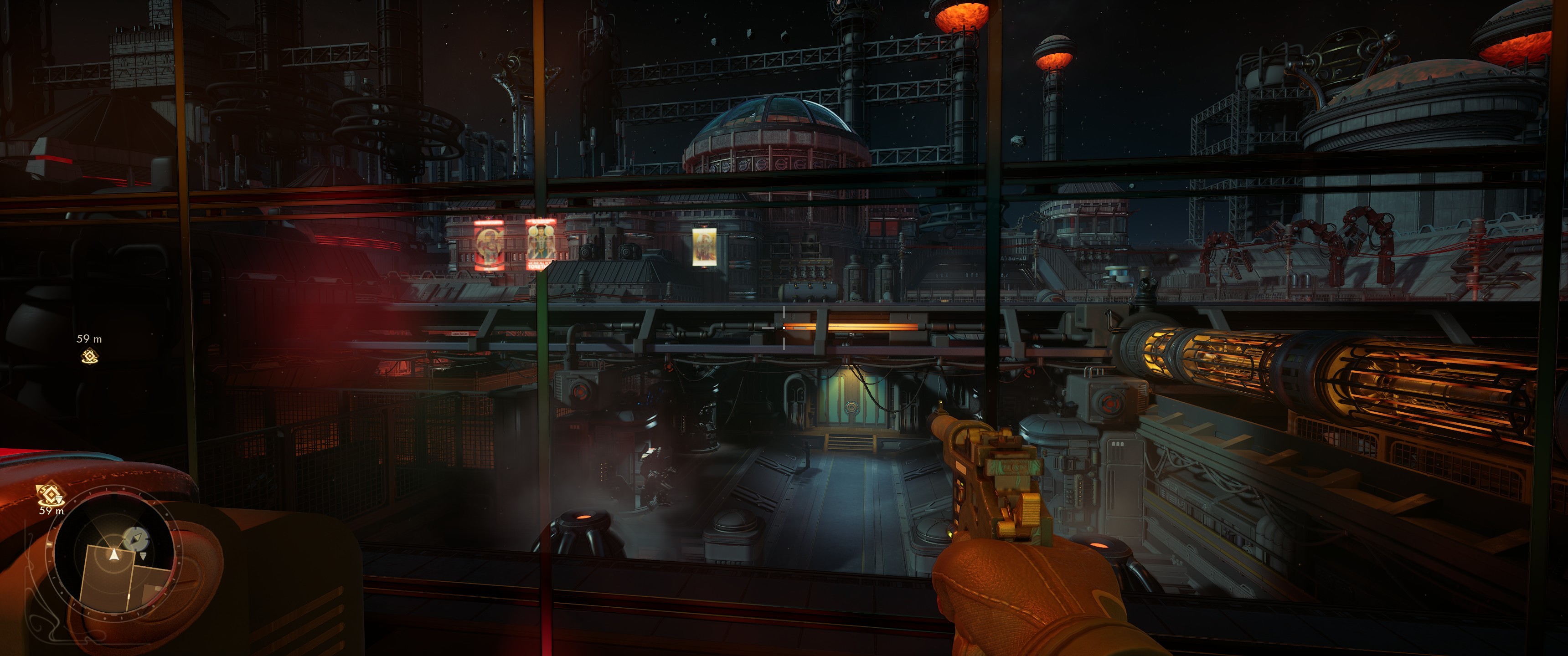Select the floating objective waypoint marker
The width and height of the screenshot is (1568, 656).
pyautogui.click(x=89, y=357)
